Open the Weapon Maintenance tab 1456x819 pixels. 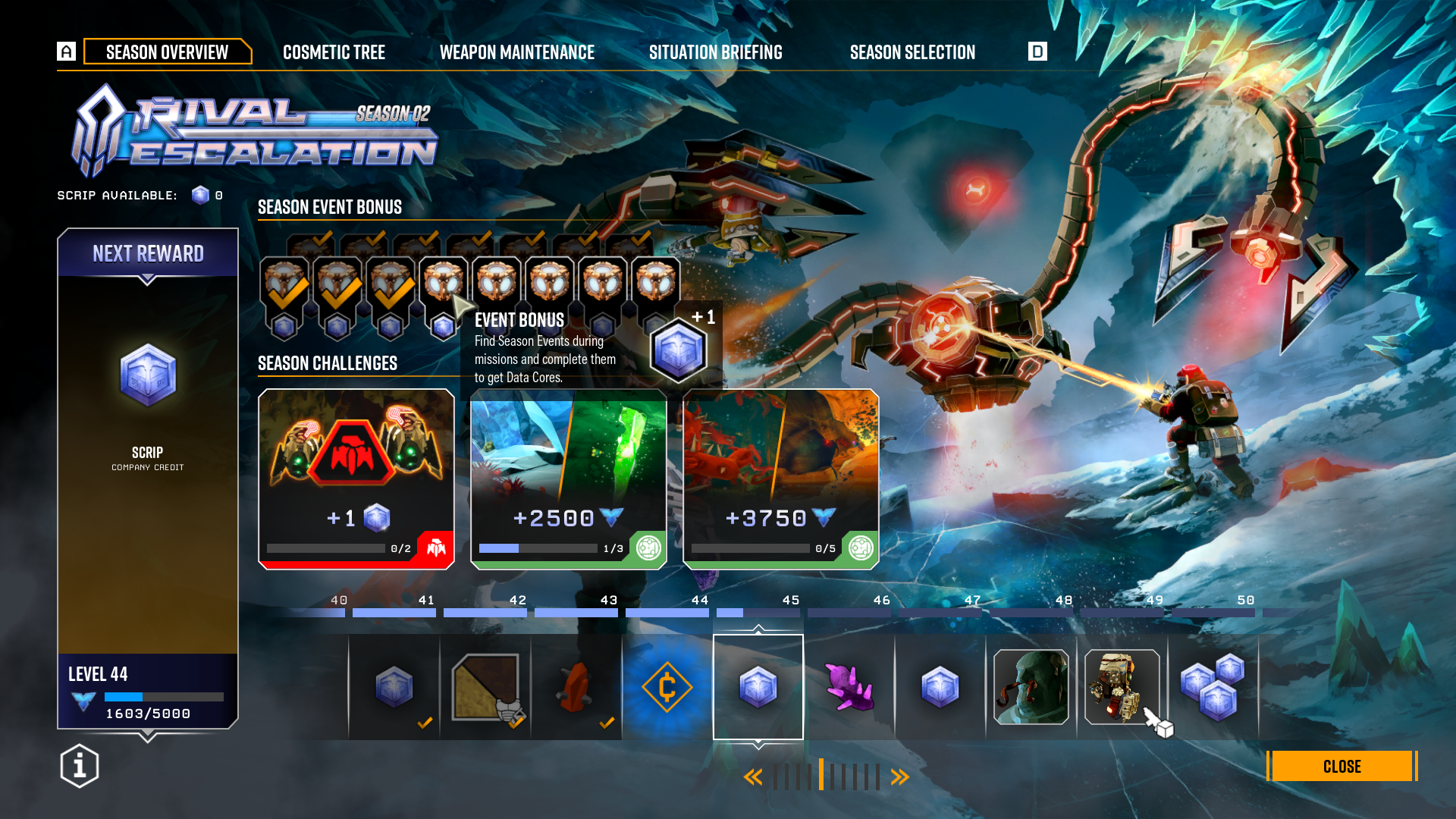516,52
